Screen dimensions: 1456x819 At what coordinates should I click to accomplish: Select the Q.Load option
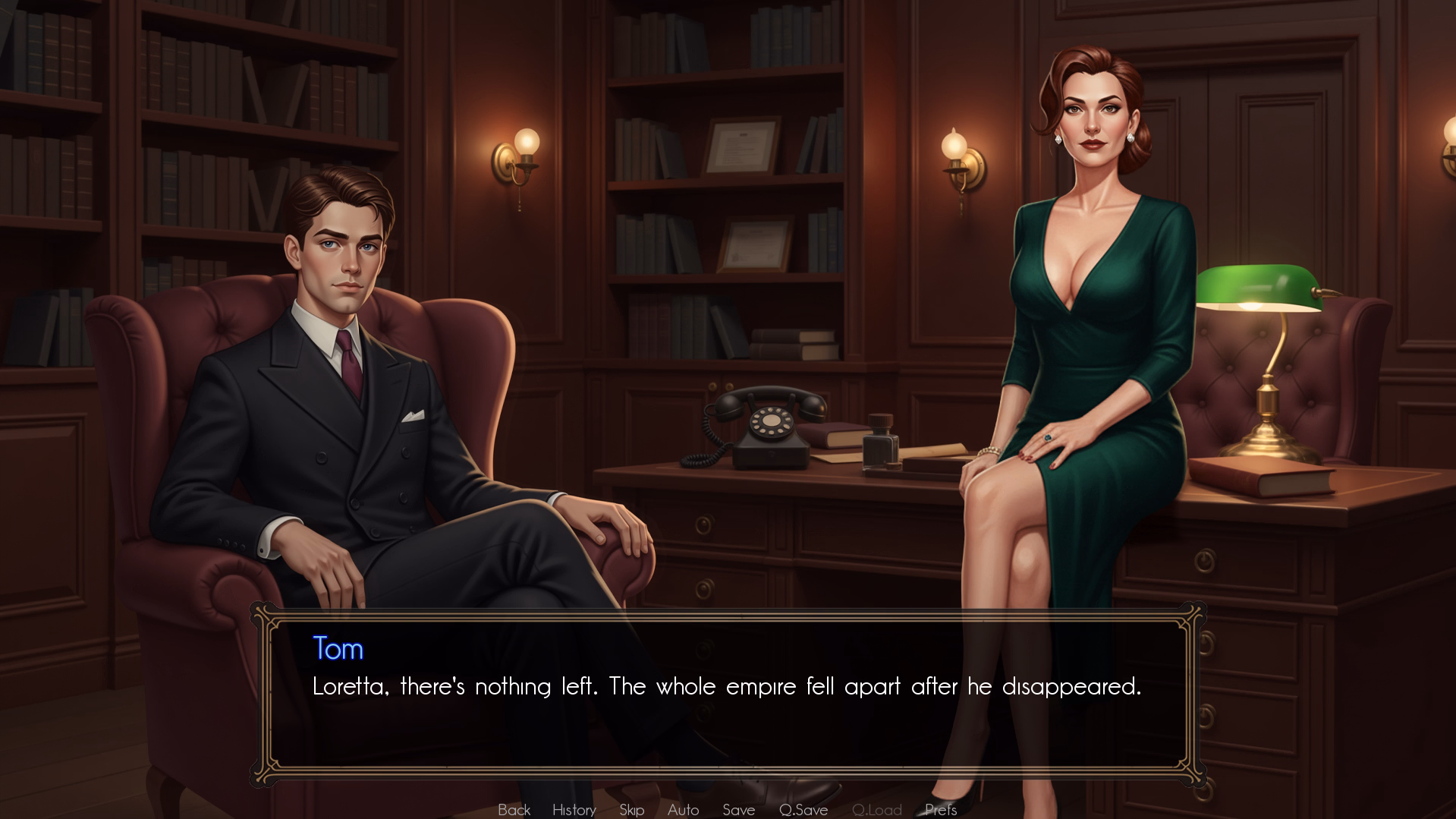pyautogui.click(x=876, y=809)
